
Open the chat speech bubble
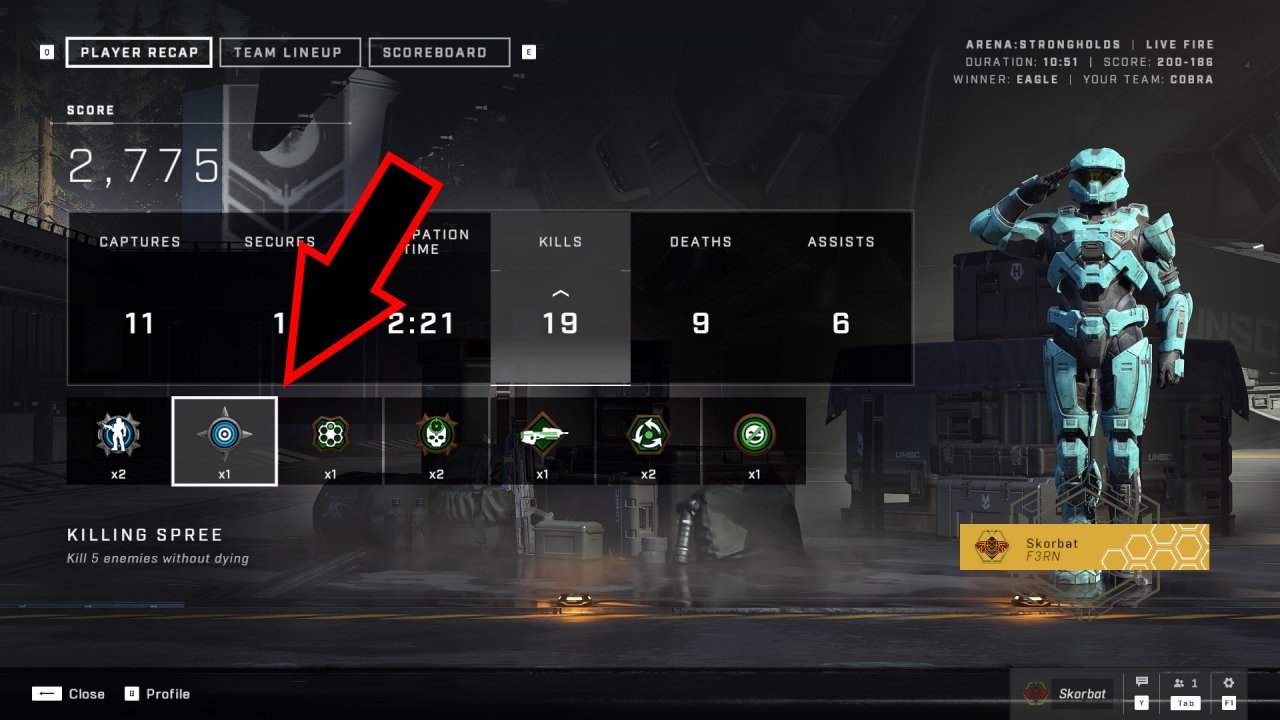click(x=1141, y=684)
